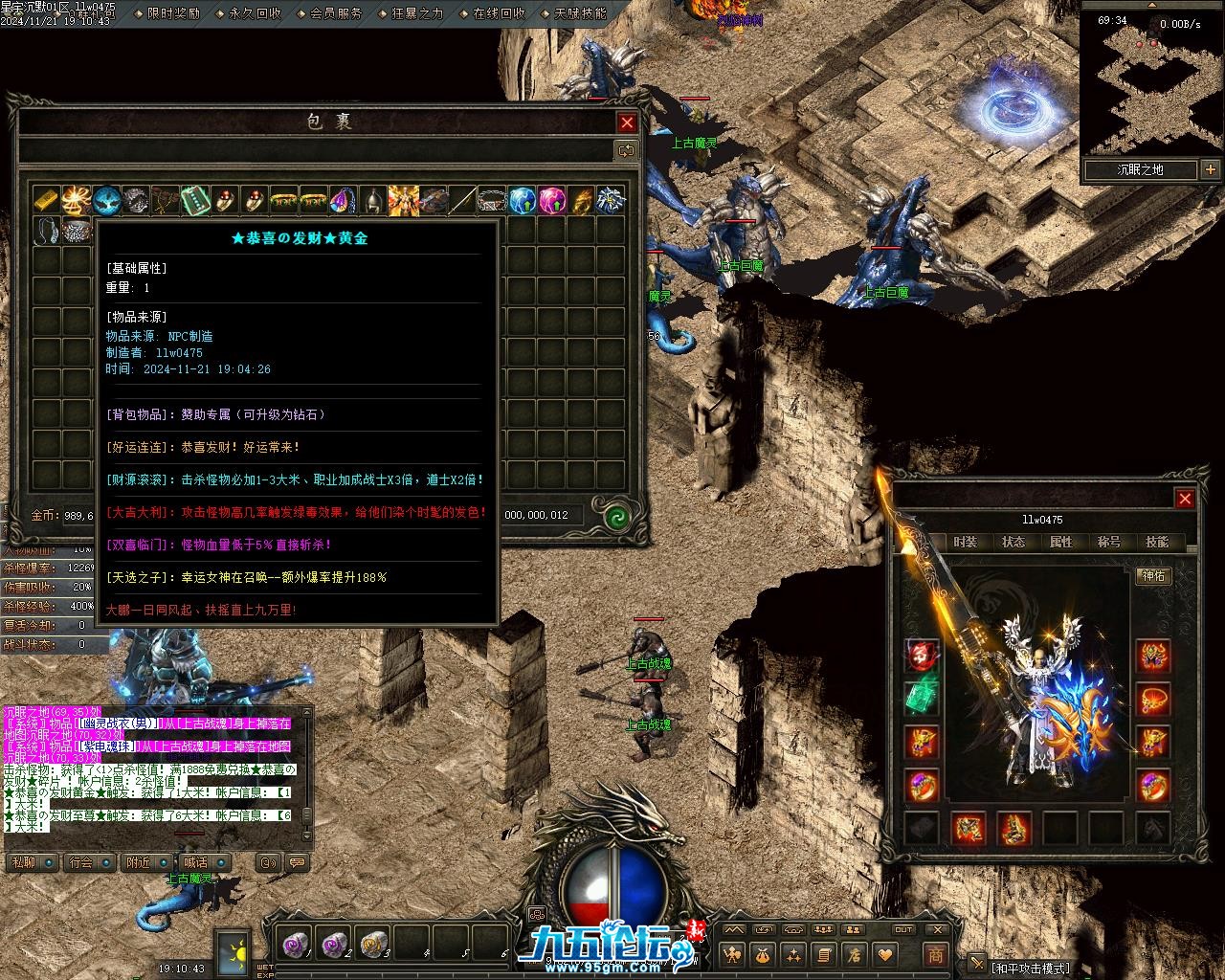Select the helmet item in the bag
Viewport: 1225px width, 980px height.
[x=372, y=200]
